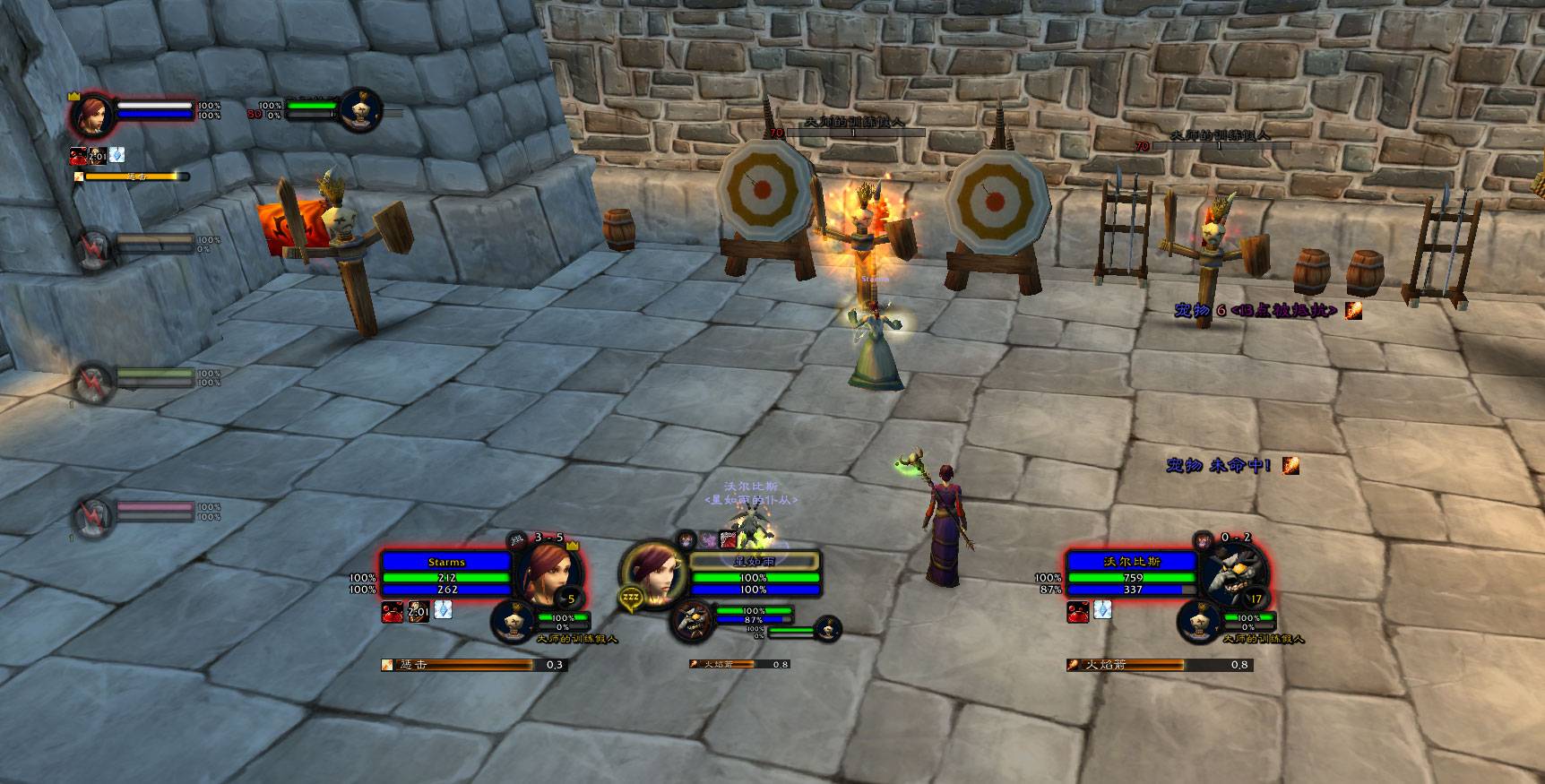This screenshot has height=784, width=1545.
Task: Select the training dummy portrait under Starms
Action: point(514,621)
